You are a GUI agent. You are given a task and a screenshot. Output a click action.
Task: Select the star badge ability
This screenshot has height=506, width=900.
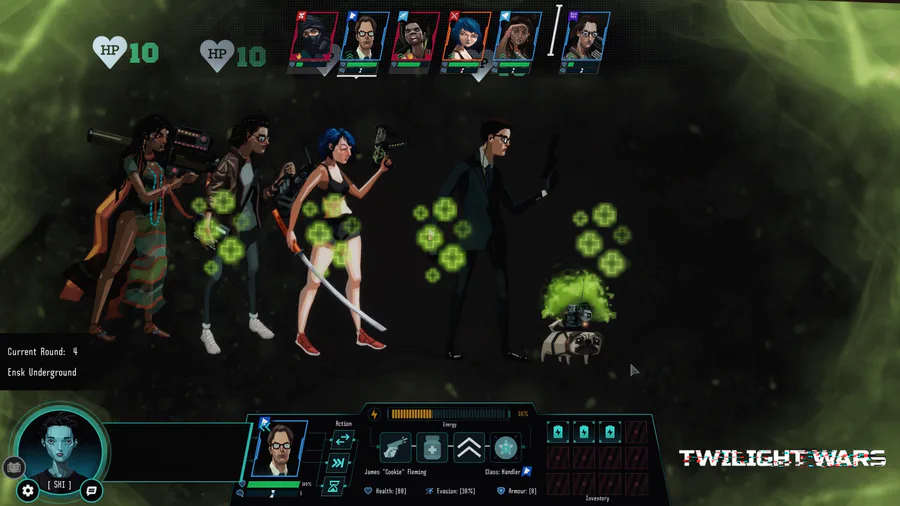point(506,447)
